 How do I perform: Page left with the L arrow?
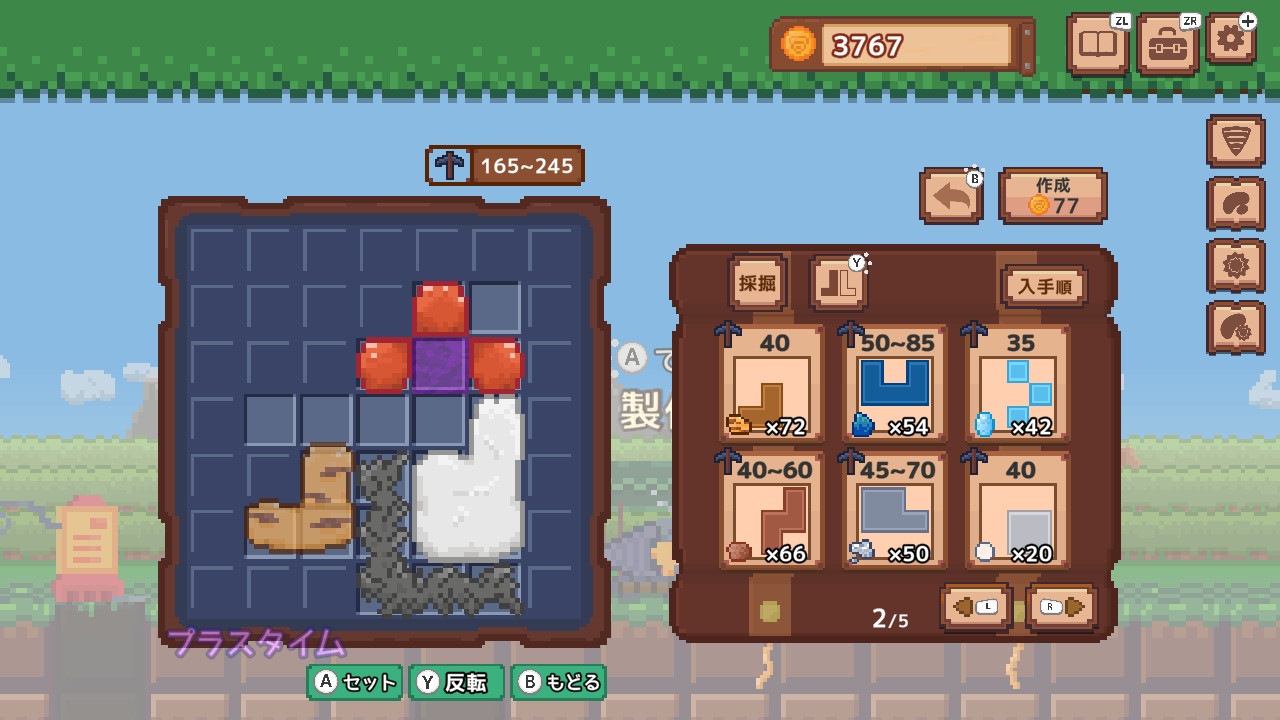pyautogui.click(x=975, y=605)
